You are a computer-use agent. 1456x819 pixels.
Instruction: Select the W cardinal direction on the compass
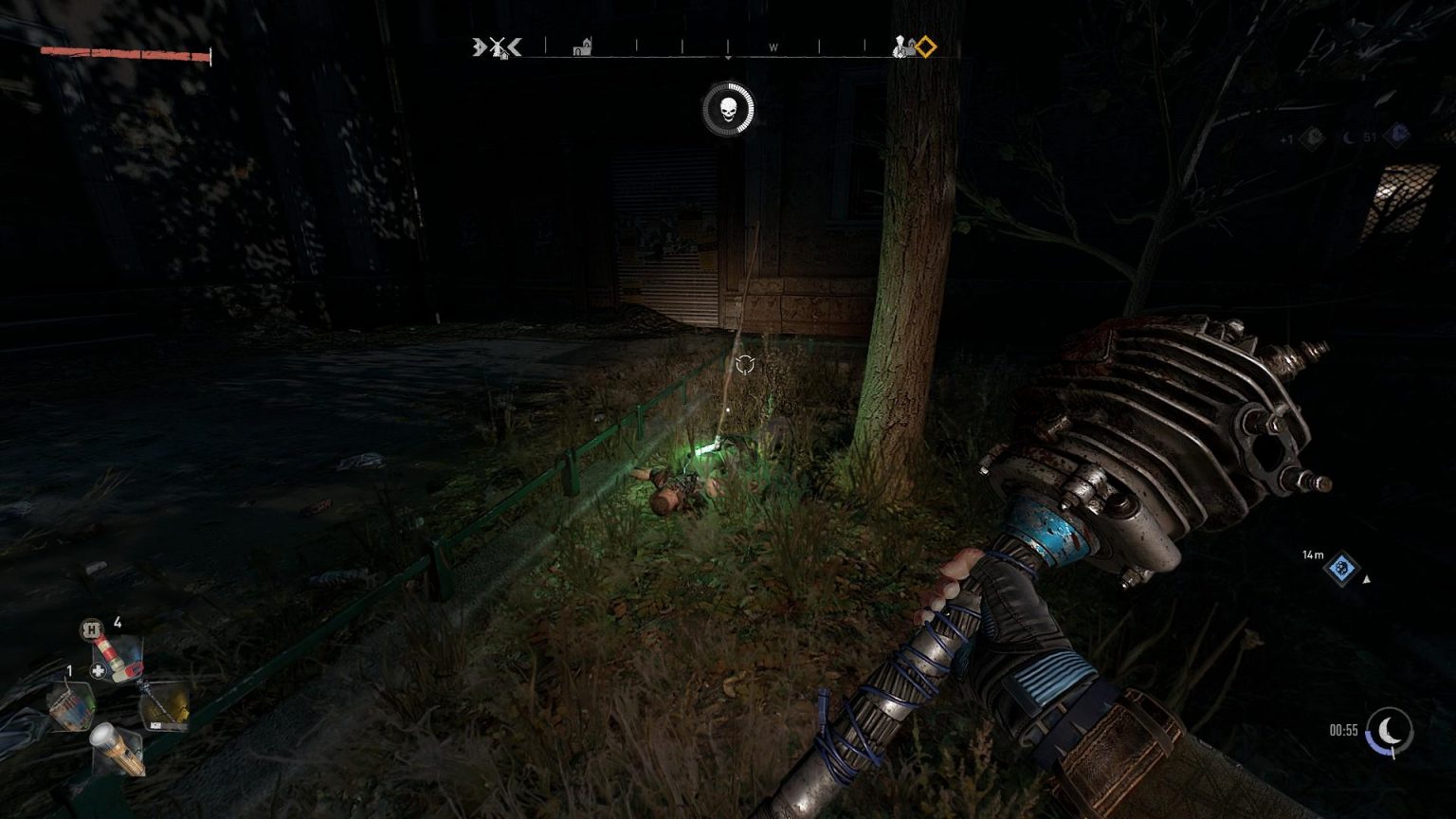(x=773, y=47)
